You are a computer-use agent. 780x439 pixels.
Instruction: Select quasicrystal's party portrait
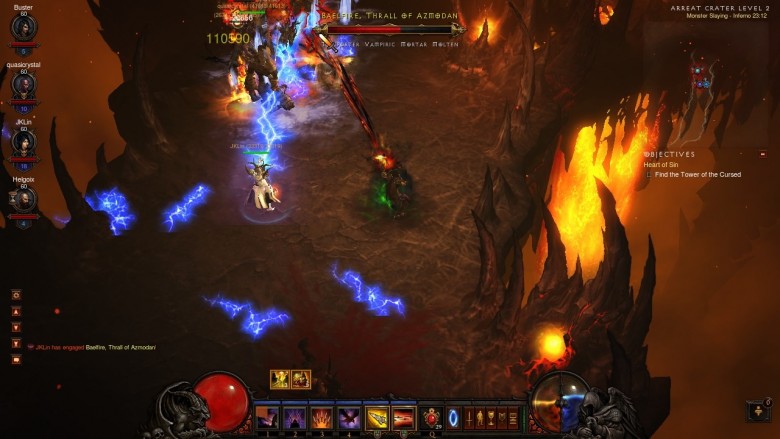pyautogui.click(x=23, y=83)
